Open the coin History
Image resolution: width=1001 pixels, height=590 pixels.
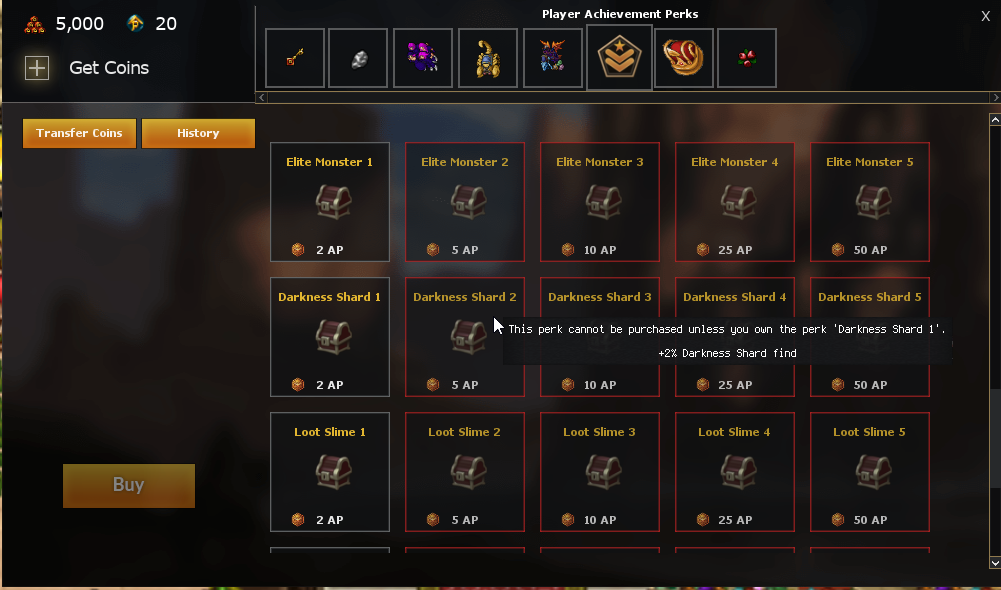pyautogui.click(x=198, y=133)
